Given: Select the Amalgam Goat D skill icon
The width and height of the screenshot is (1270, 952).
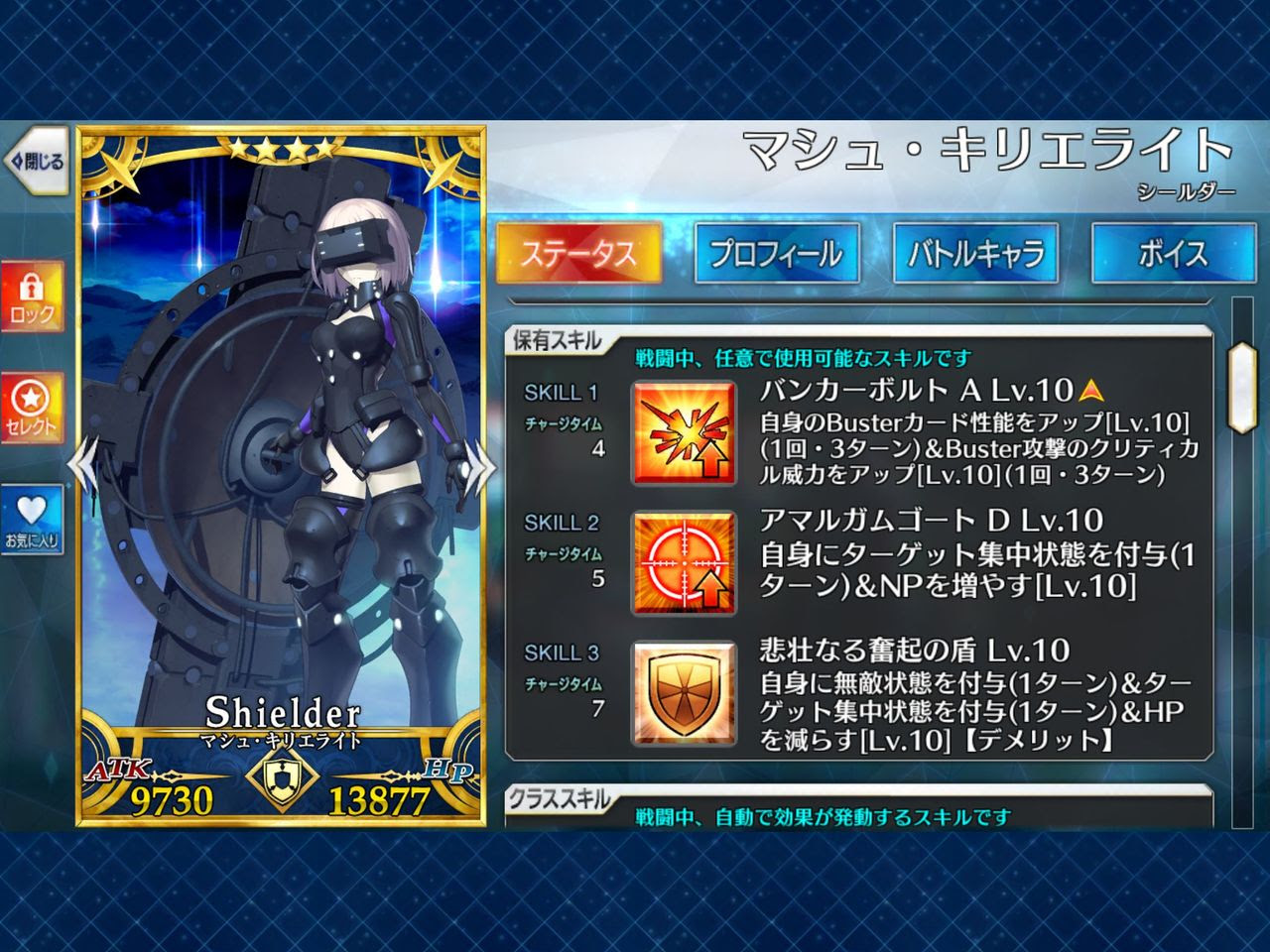Looking at the screenshot, I should (x=685, y=561).
